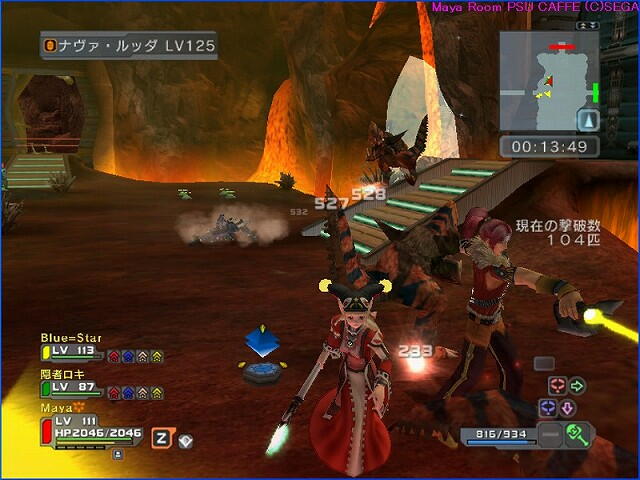This screenshot has width=640, height=480.
Task: Click the orange Z action icon
Action: [160, 438]
